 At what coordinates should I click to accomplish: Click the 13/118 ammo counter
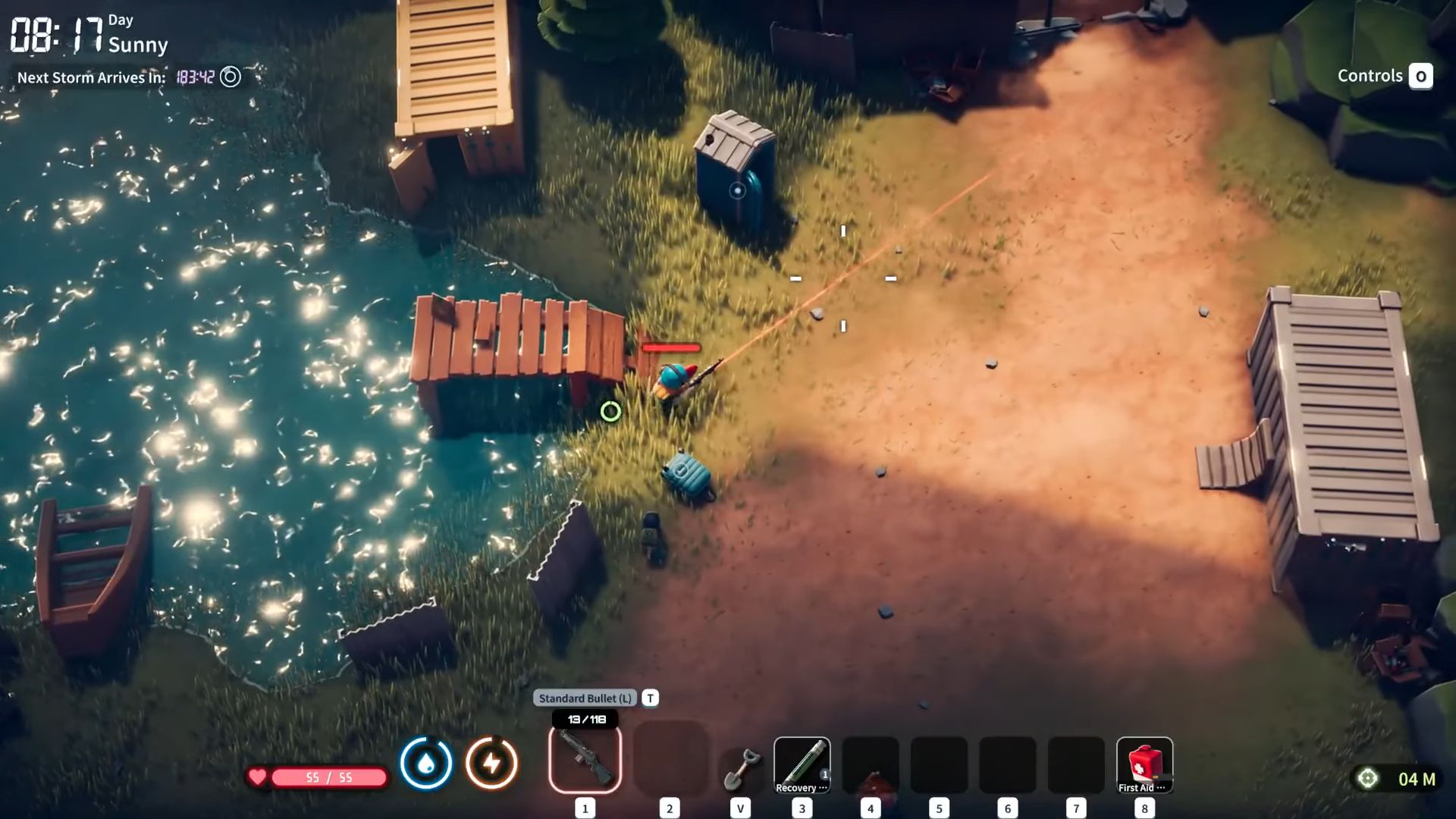tap(585, 720)
